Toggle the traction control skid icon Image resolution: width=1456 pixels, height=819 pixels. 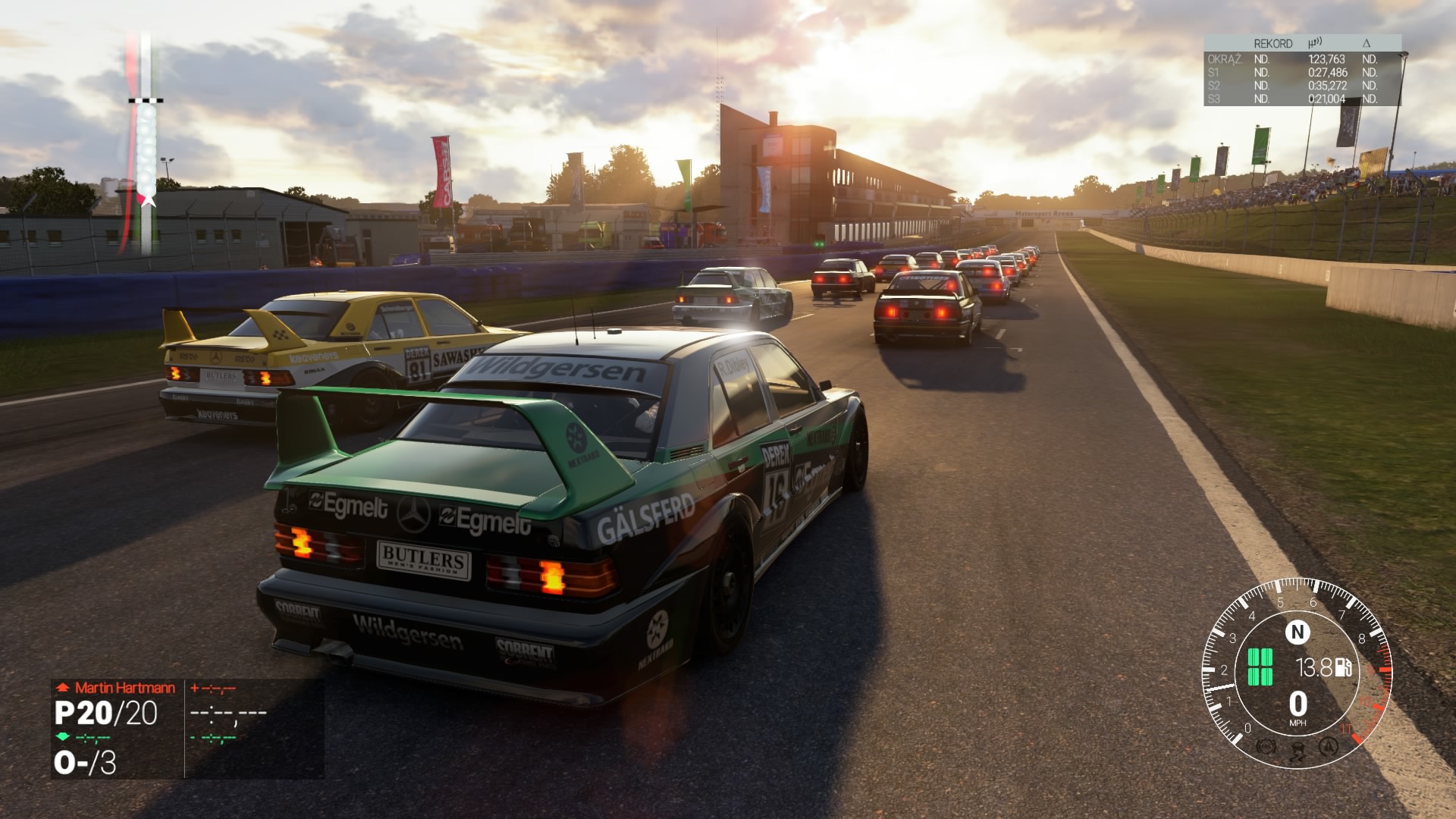[x=1297, y=751]
